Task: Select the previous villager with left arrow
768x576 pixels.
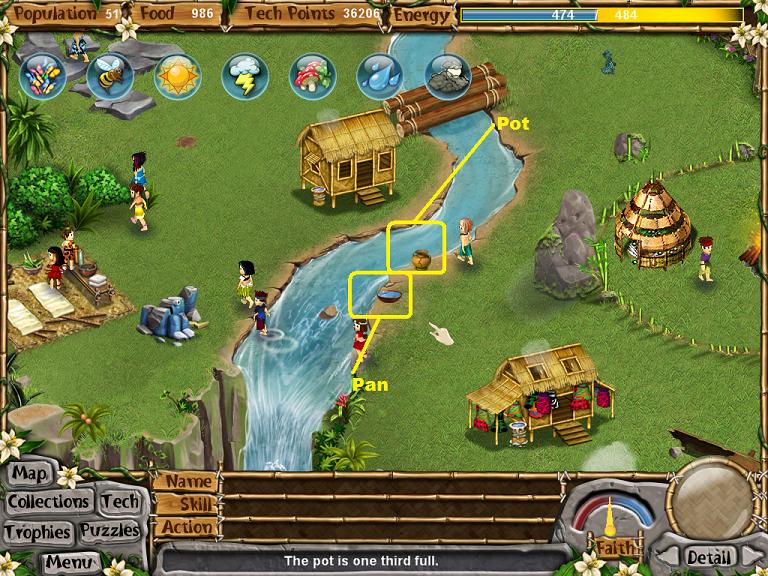Action: [667, 556]
